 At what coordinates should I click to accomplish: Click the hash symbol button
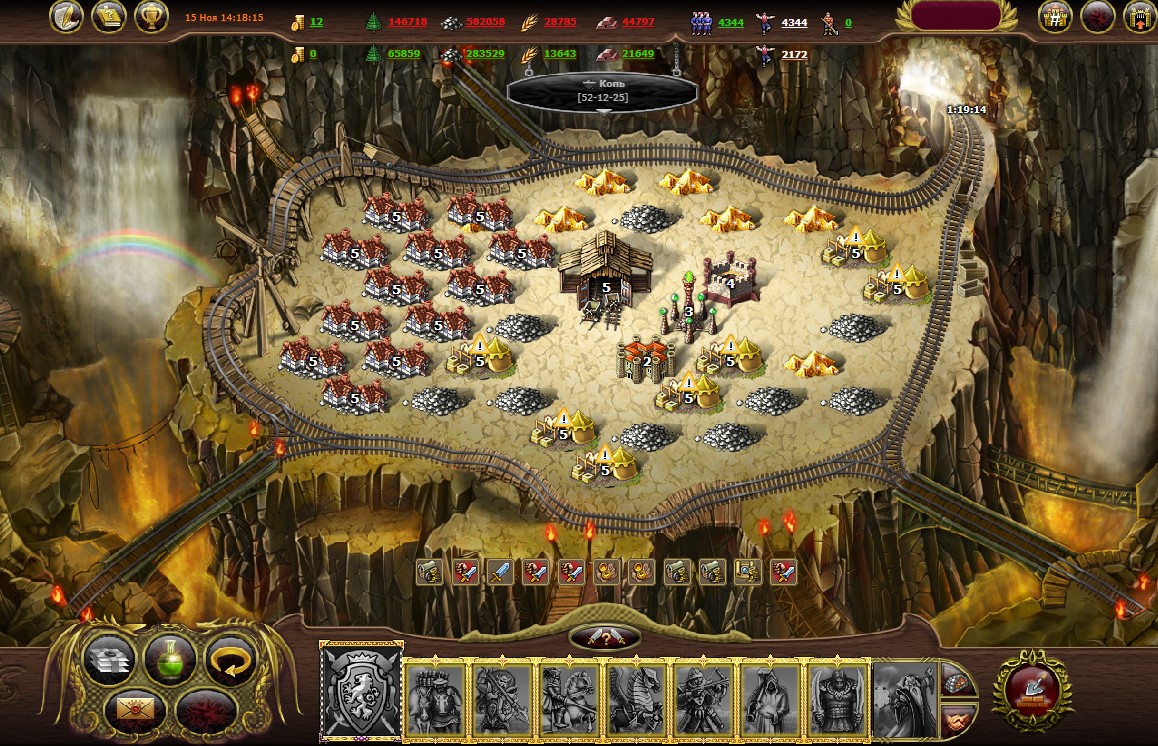coord(1054,17)
